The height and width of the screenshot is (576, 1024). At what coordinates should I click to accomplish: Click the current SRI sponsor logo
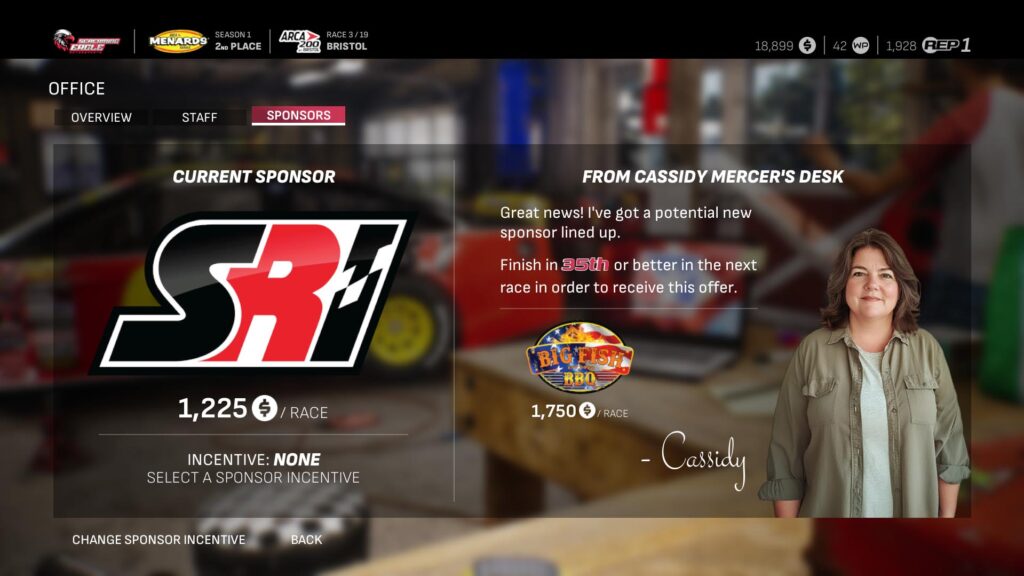tap(253, 292)
